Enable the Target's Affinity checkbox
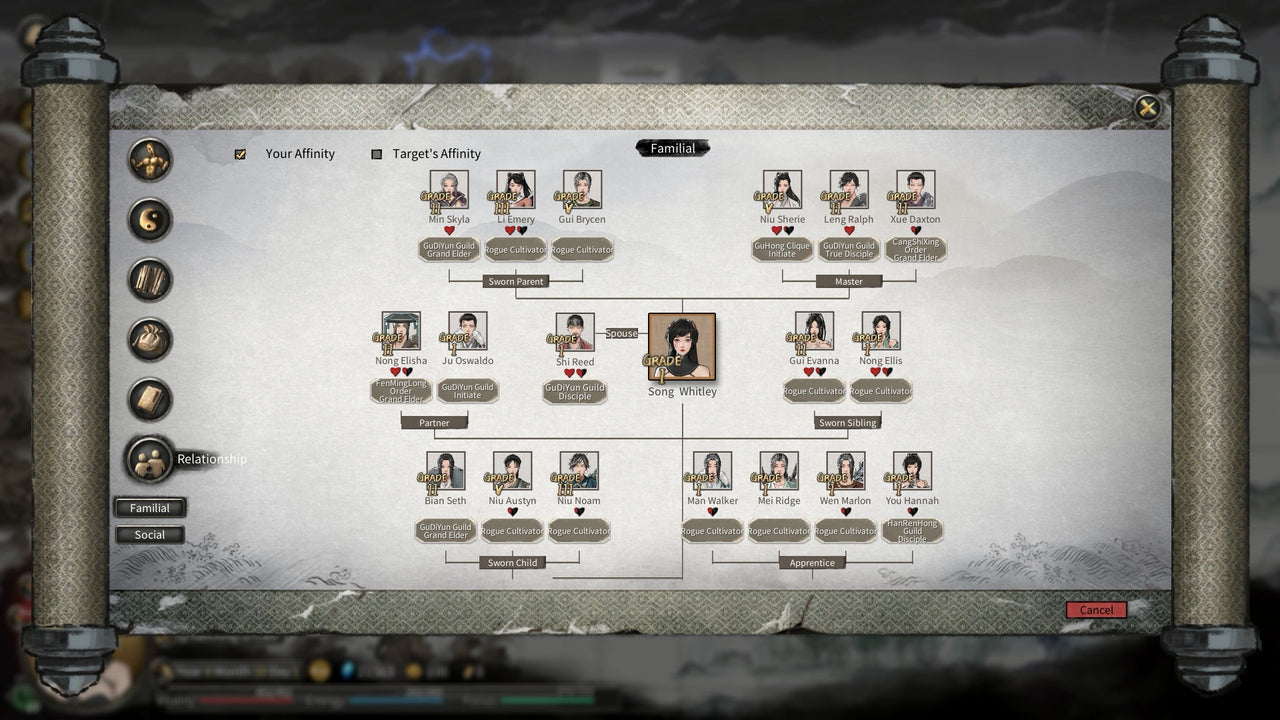1280x720 pixels. pos(377,154)
